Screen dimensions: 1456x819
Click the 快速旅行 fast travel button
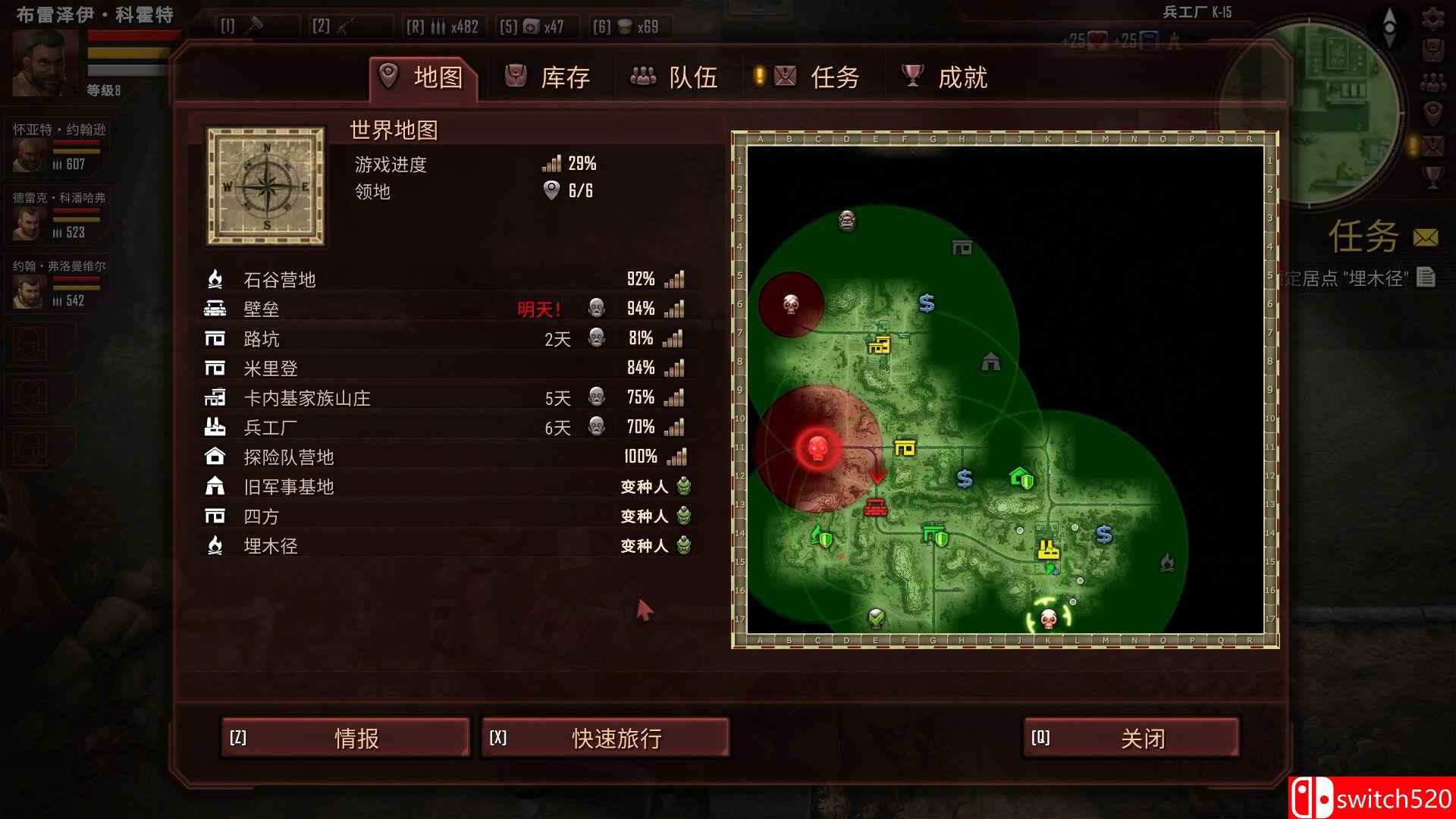[x=607, y=737]
